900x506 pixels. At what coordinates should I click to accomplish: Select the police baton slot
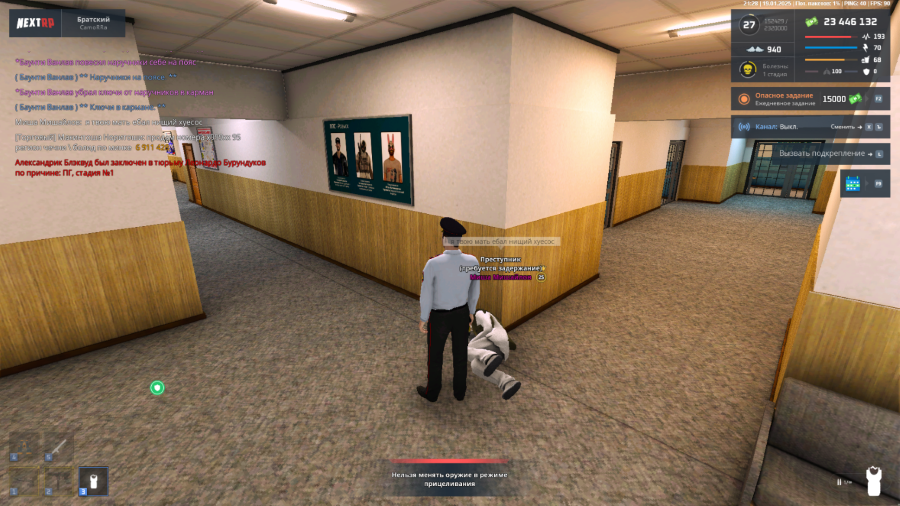pyautogui.click(x=59, y=447)
